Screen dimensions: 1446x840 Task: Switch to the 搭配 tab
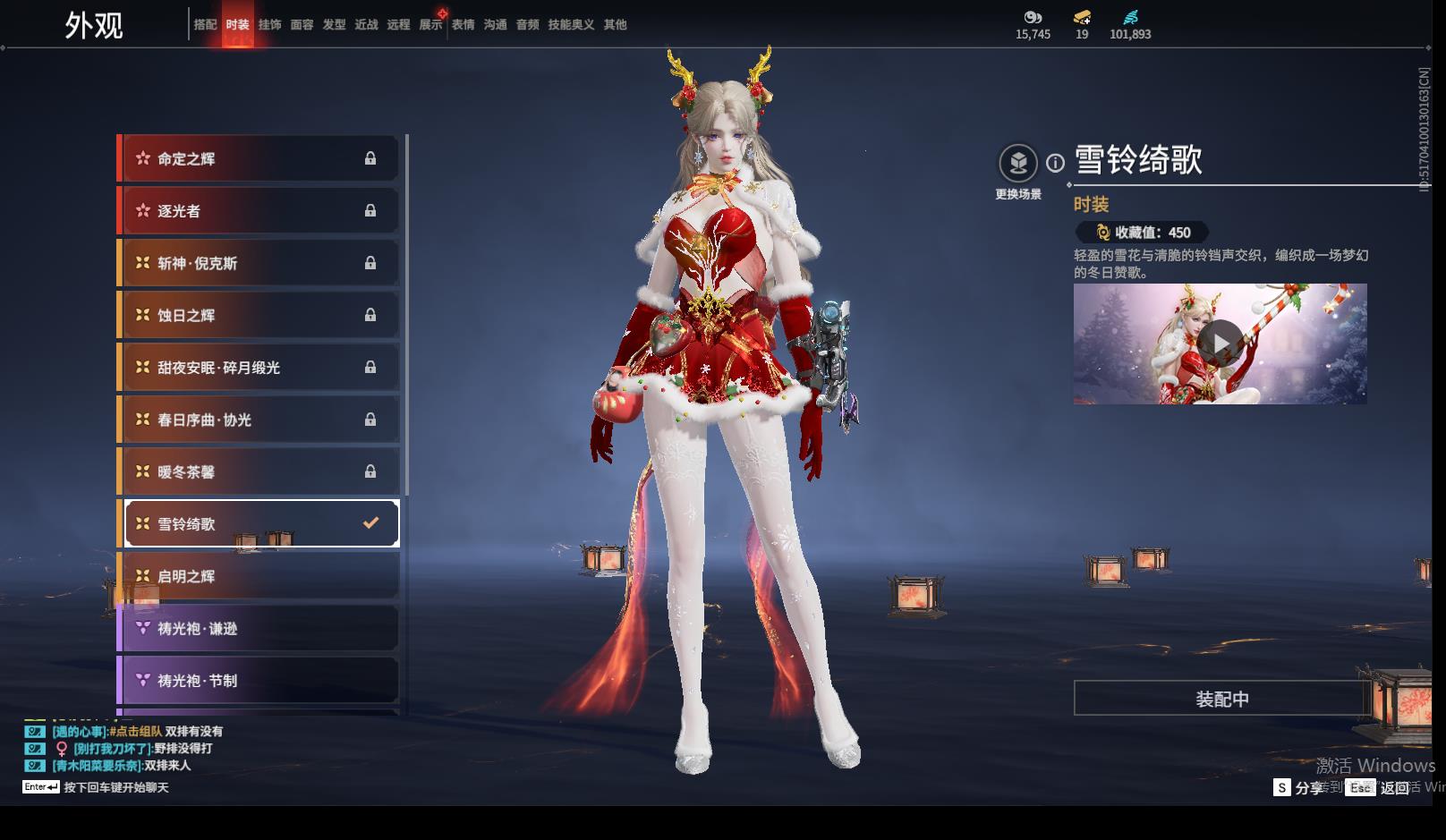(x=205, y=25)
